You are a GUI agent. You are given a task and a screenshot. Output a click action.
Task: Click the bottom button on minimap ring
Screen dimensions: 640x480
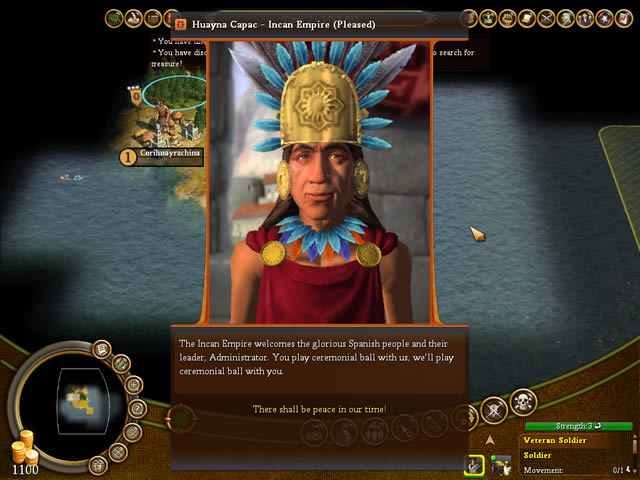pos(97,464)
